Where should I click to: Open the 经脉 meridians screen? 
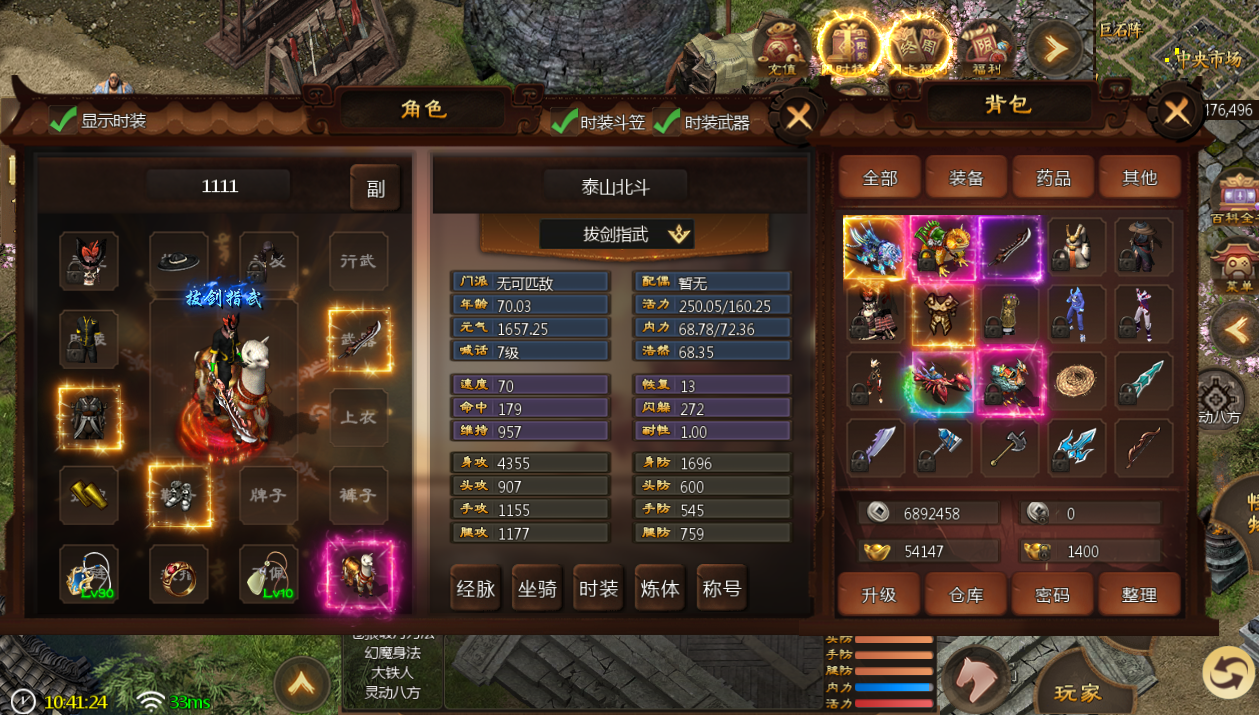click(x=475, y=589)
